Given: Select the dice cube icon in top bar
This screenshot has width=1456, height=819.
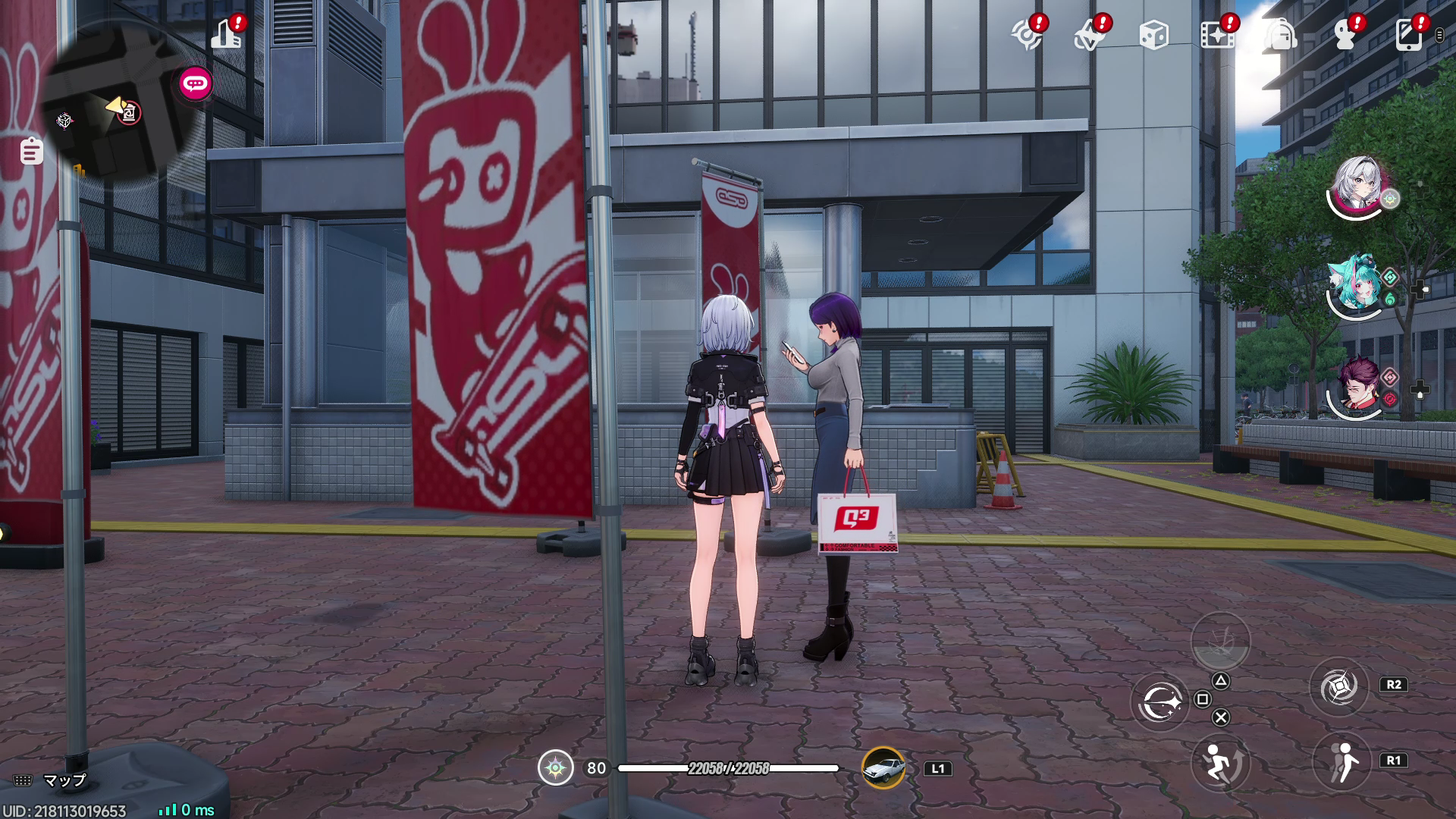Looking at the screenshot, I should point(1153,35).
